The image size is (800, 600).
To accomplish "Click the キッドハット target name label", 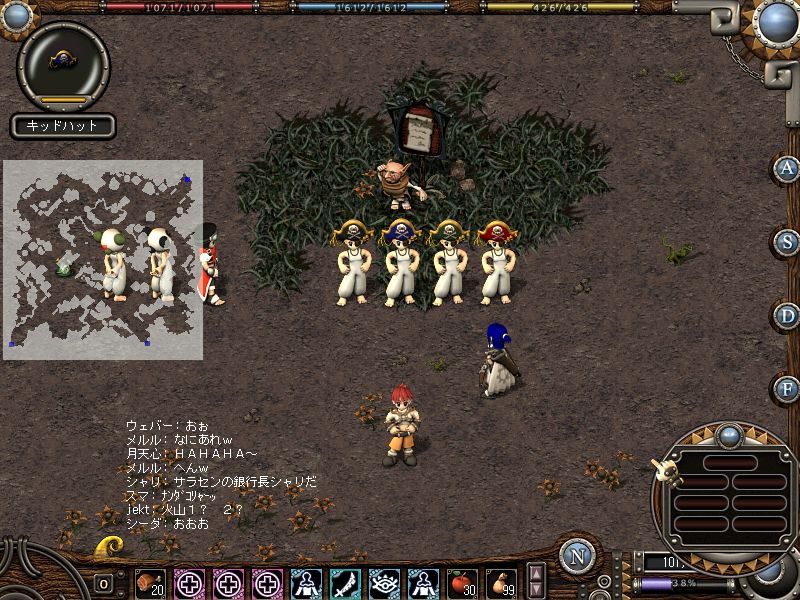I will [63, 127].
